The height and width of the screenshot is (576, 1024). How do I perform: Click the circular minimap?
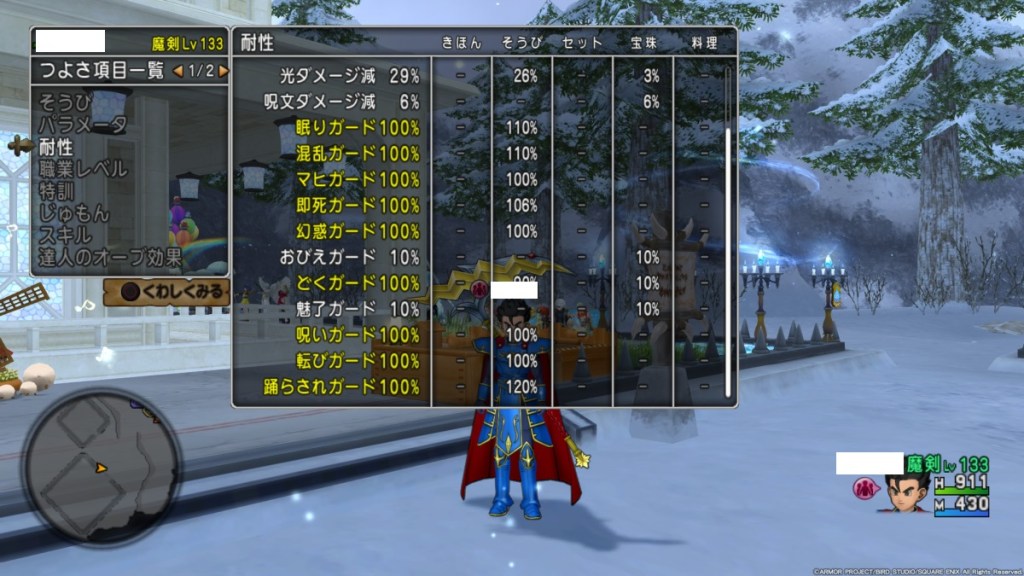101,466
